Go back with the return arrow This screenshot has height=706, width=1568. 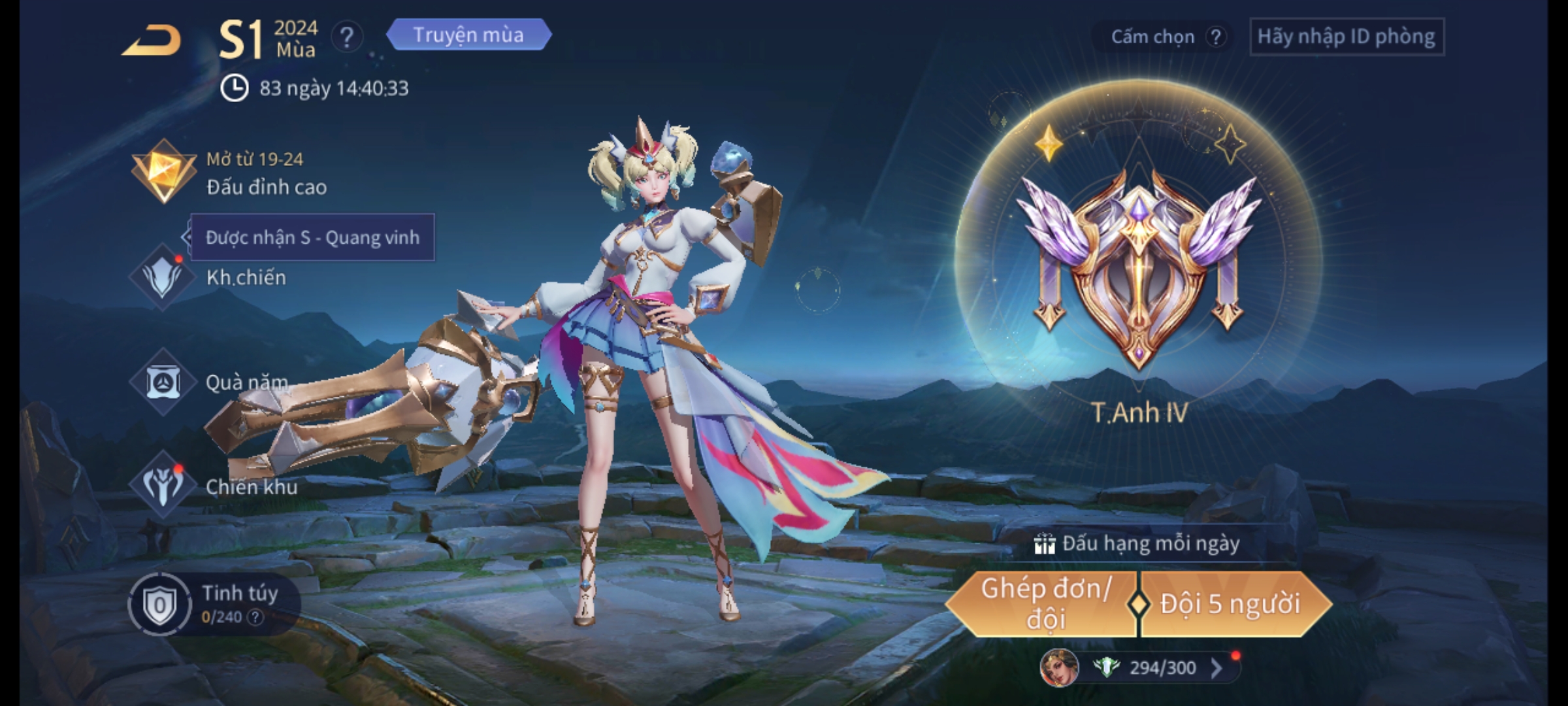click(152, 41)
